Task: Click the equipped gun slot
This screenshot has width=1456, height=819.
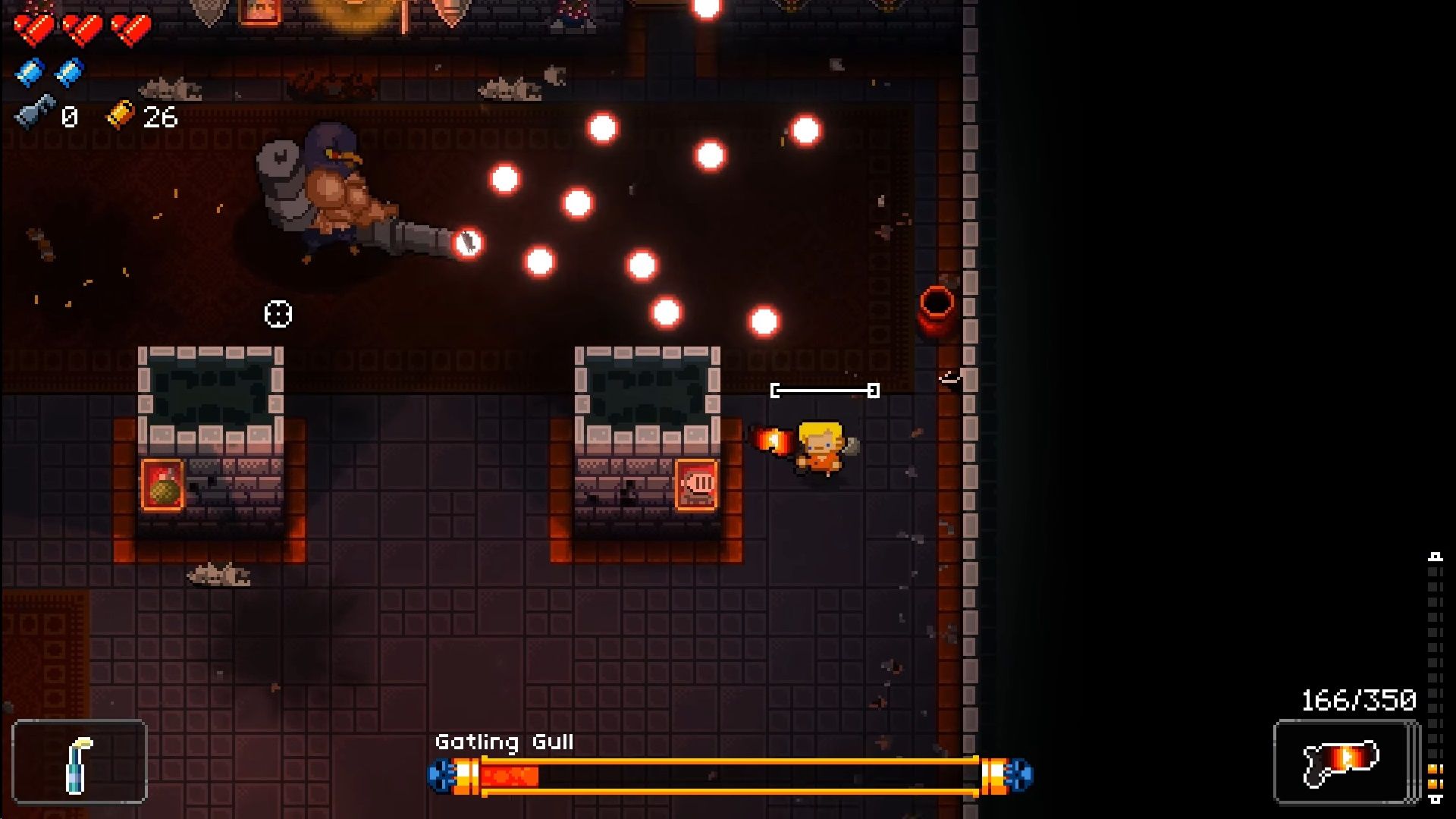Action: click(x=1344, y=761)
